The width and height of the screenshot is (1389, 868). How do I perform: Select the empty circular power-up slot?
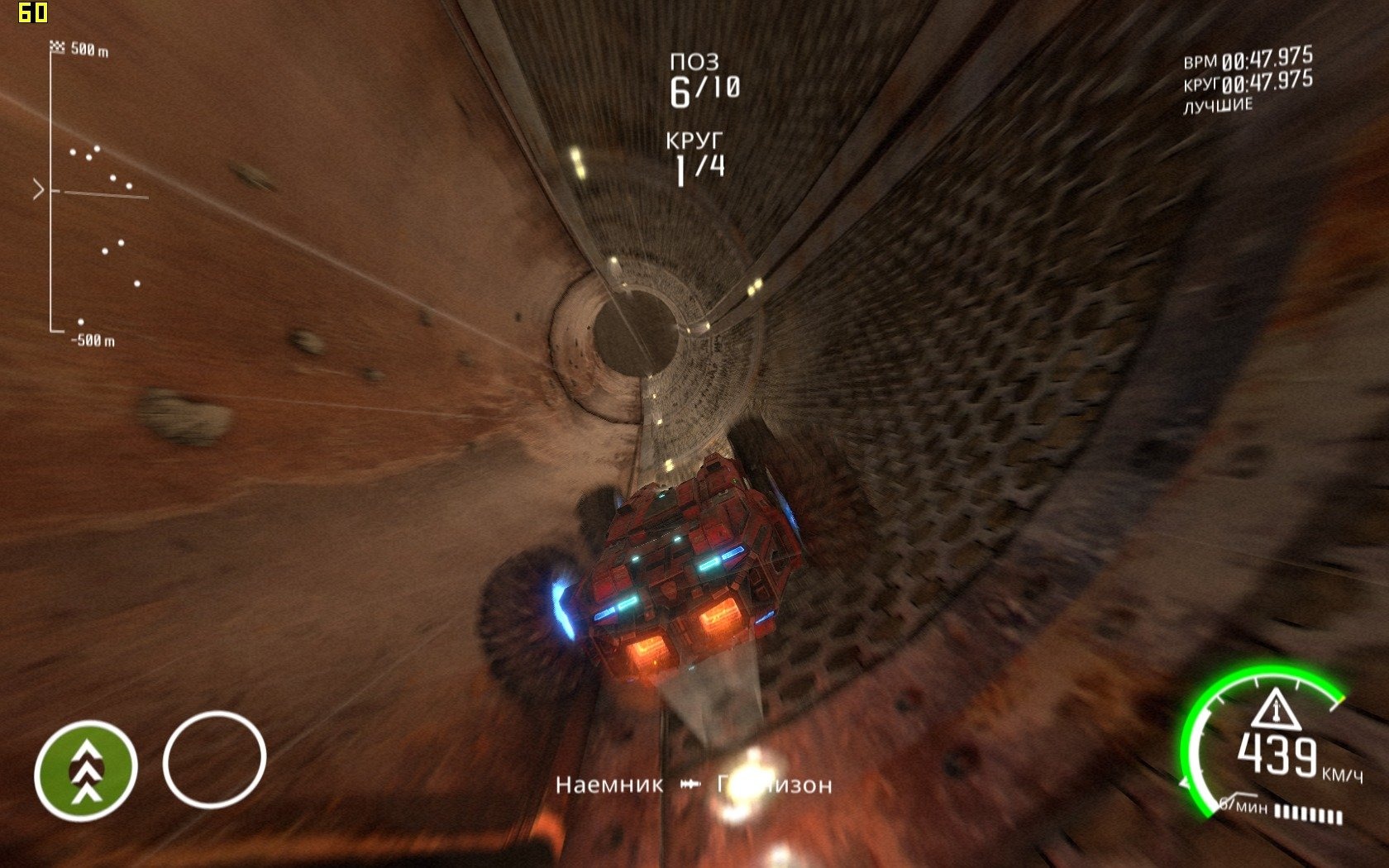point(214,760)
